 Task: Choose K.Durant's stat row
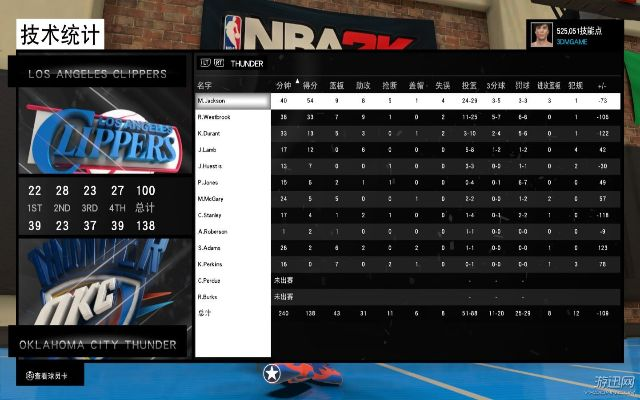coord(232,134)
